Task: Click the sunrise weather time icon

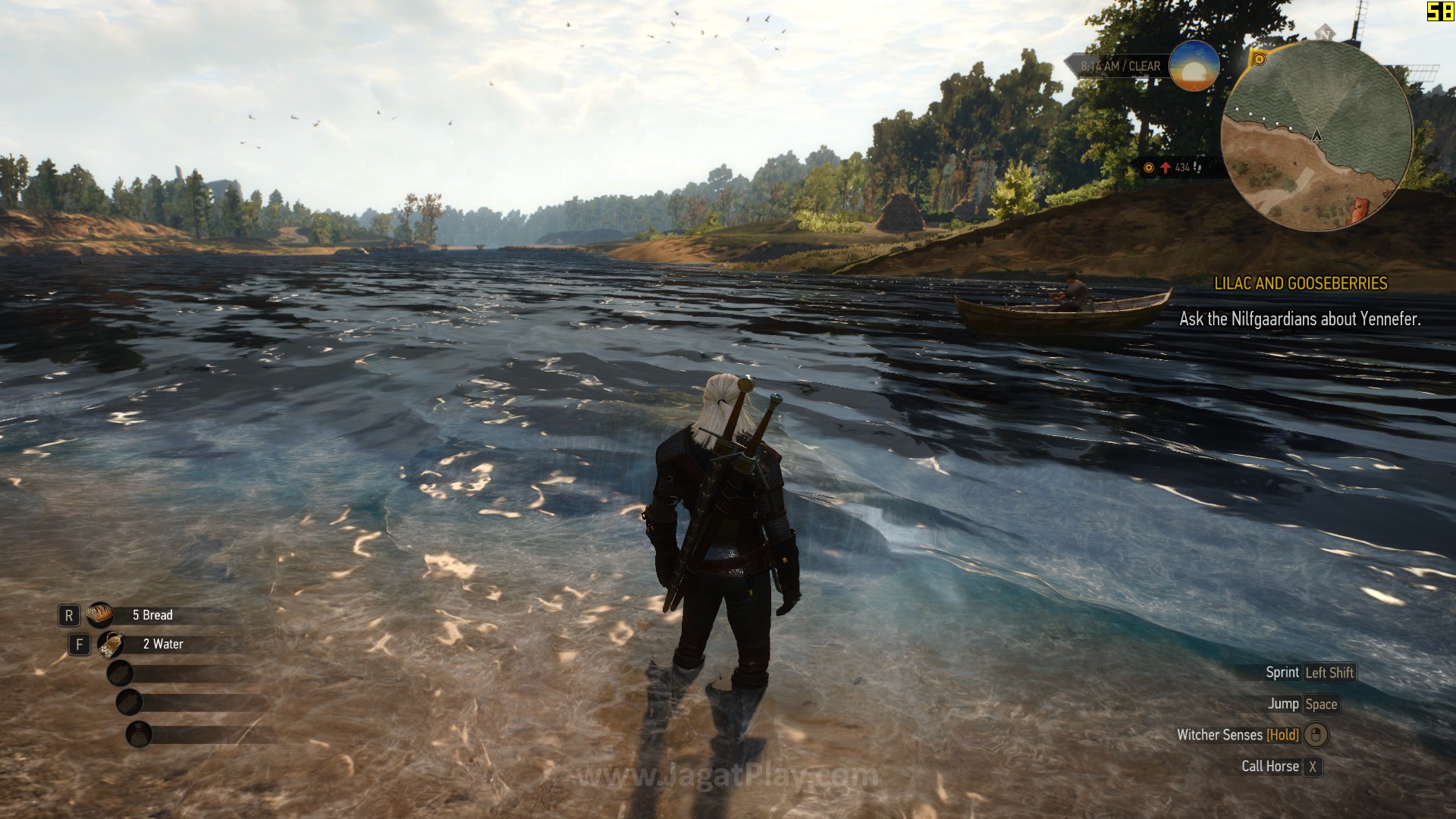Action: pyautogui.click(x=1194, y=67)
